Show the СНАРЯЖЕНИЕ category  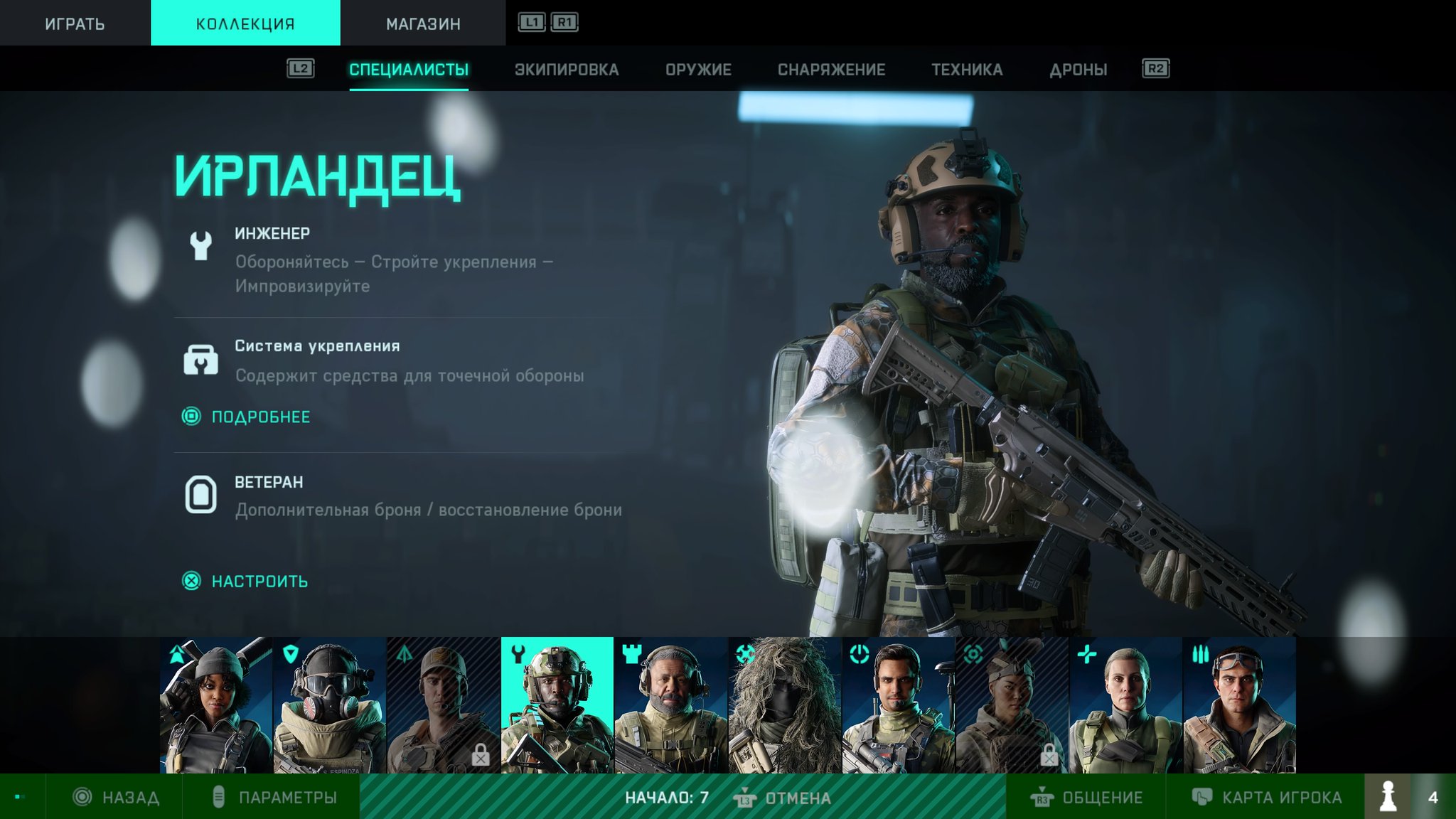point(831,70)
